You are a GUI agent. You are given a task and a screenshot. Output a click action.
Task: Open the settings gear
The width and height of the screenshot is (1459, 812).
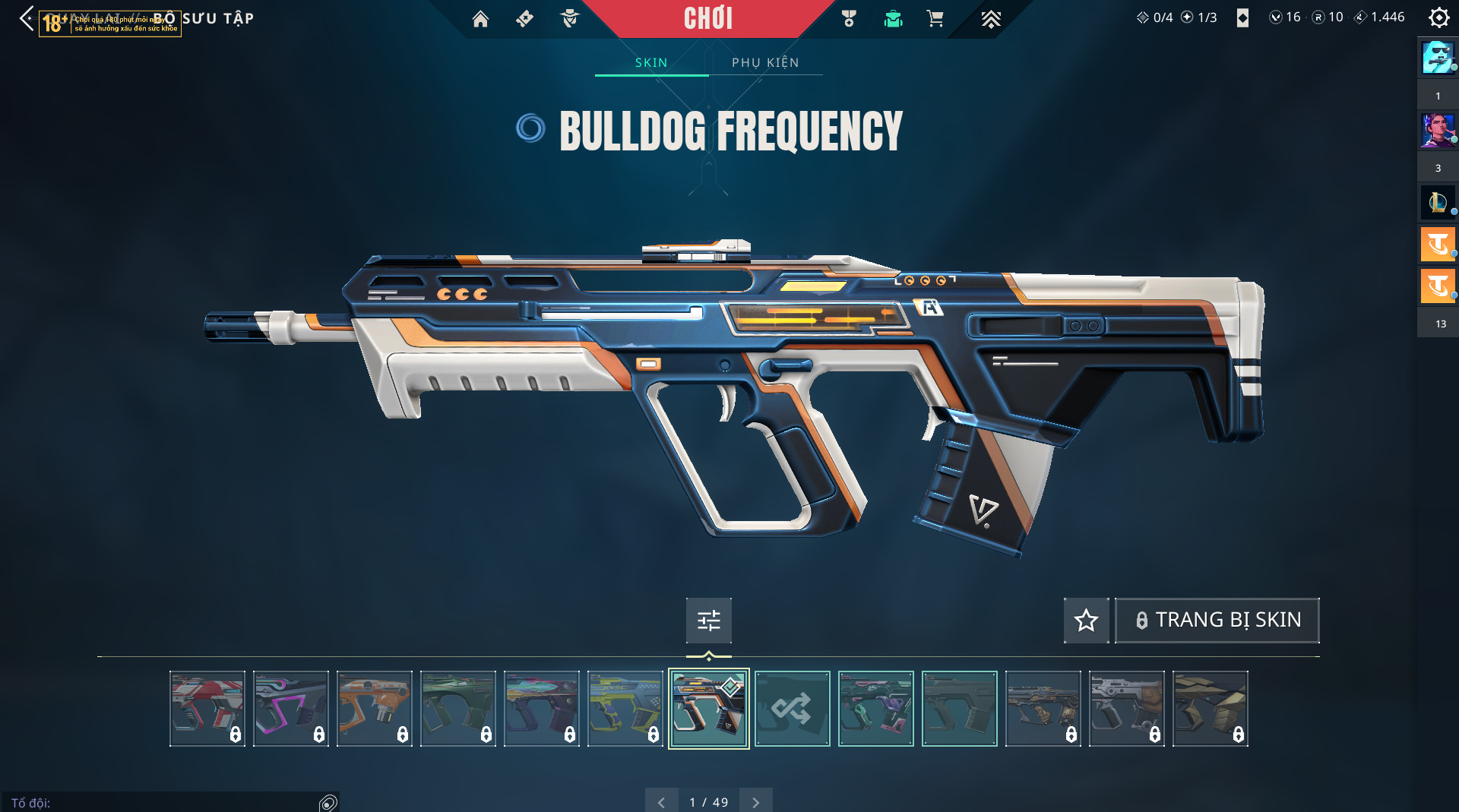[1438, 17]
